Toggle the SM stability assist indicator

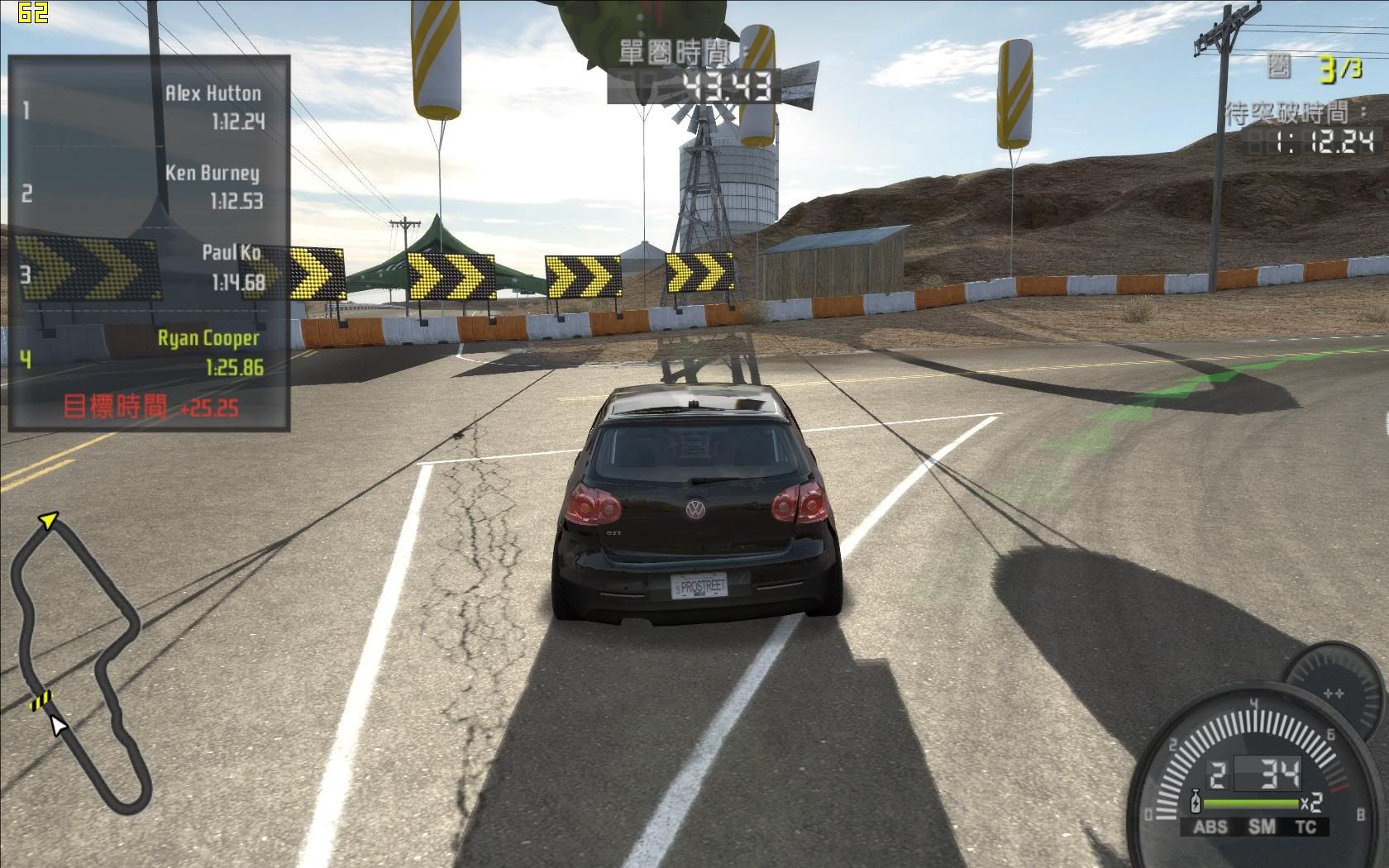[1262, 827]
